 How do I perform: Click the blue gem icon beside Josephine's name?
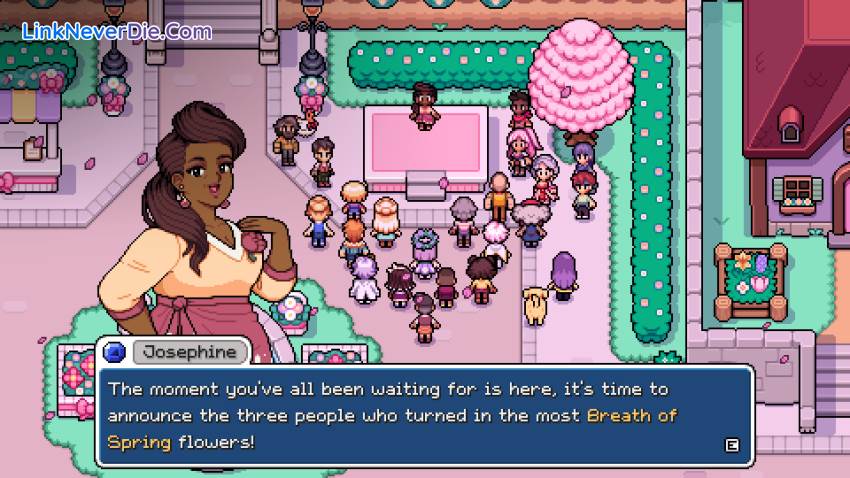(x=113, y=351)
